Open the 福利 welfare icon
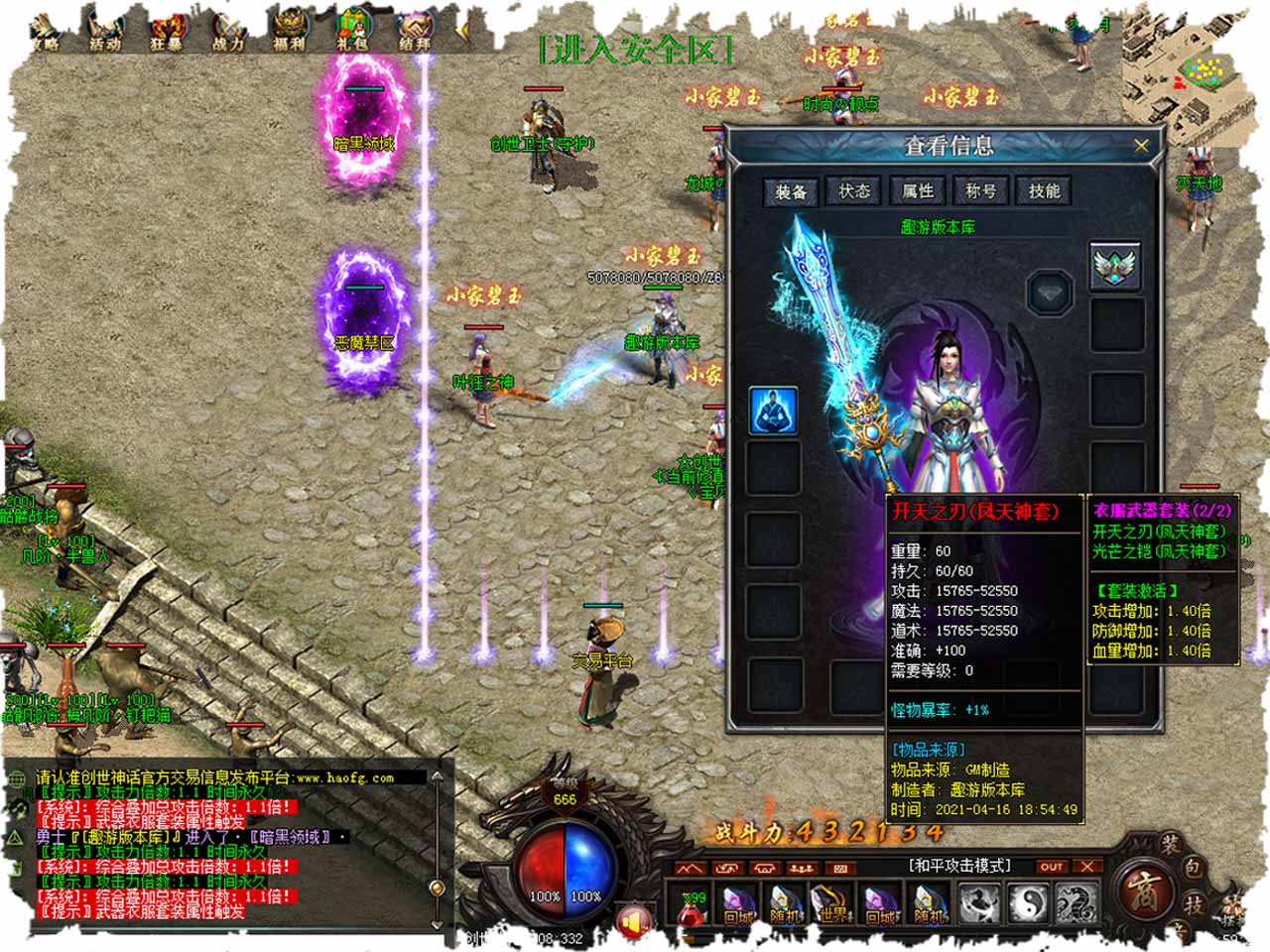Screen dimensions: 1270x952 290,30
